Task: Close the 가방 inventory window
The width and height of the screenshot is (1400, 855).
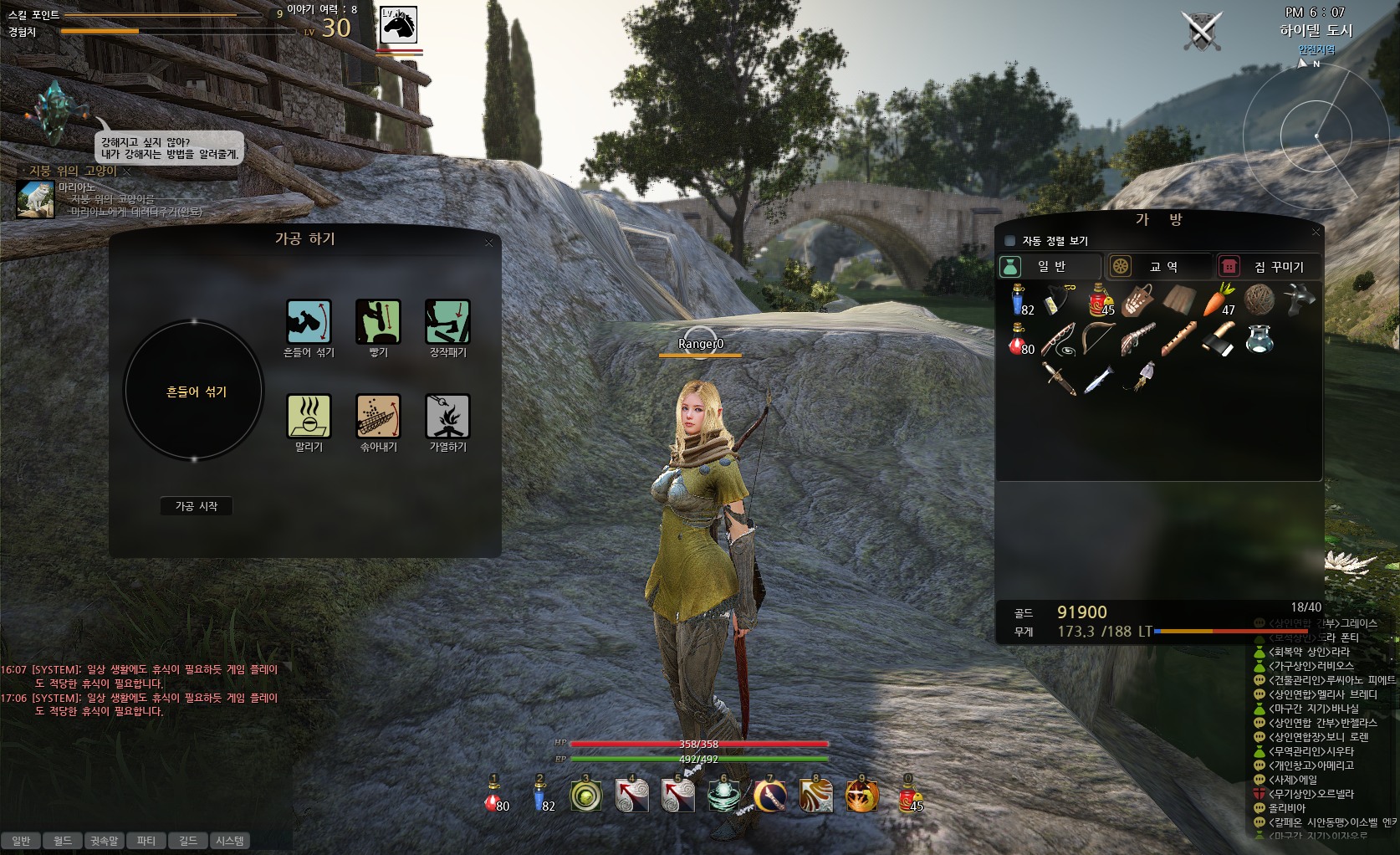Action: click(1316, 232)
